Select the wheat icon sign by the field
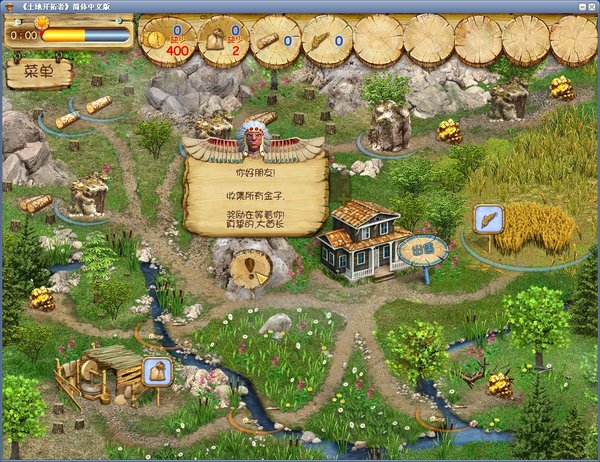This screenshot has width=600, height=462. tap(489, 219)
